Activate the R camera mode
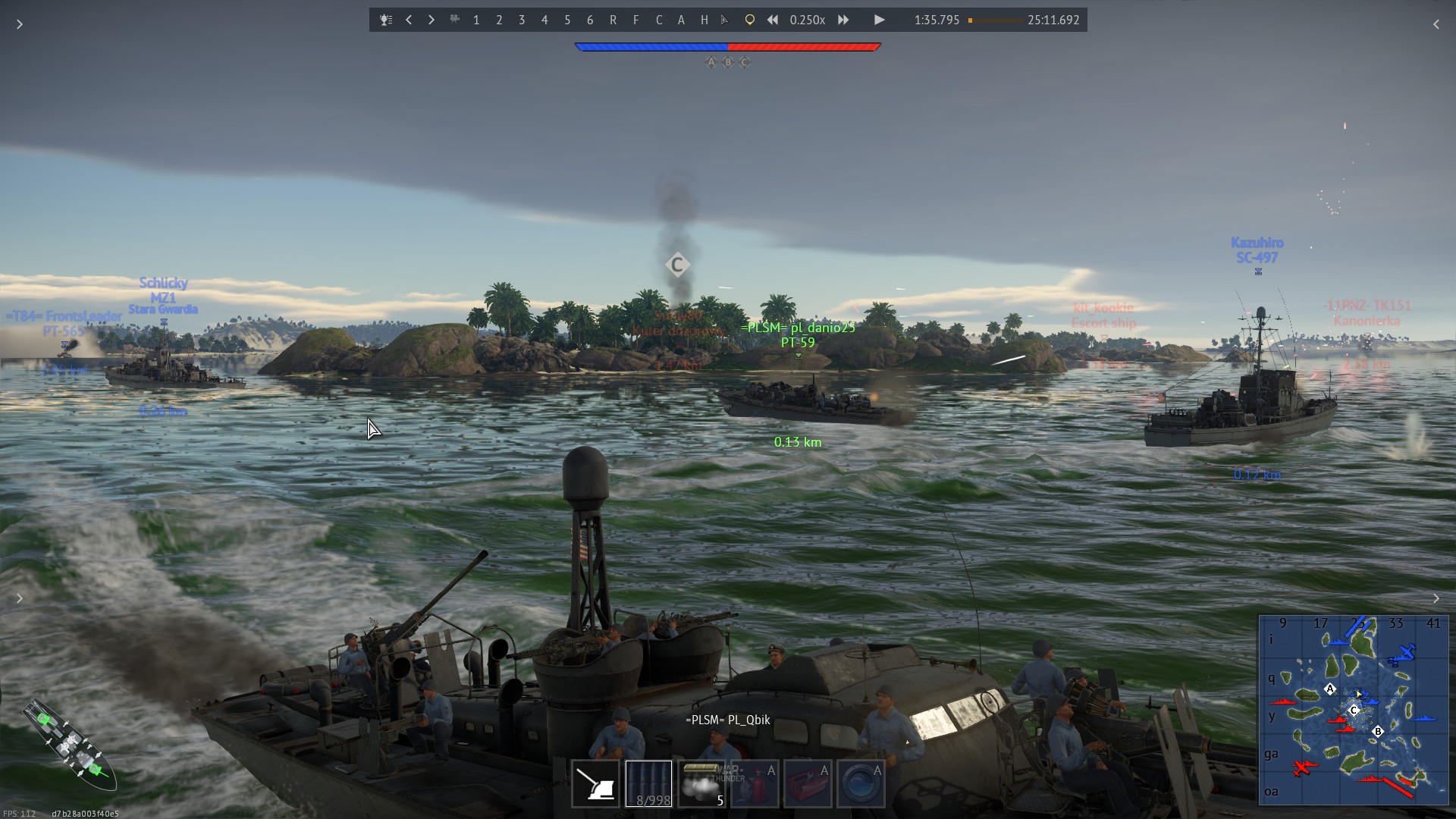 click(x=613, y=20)
